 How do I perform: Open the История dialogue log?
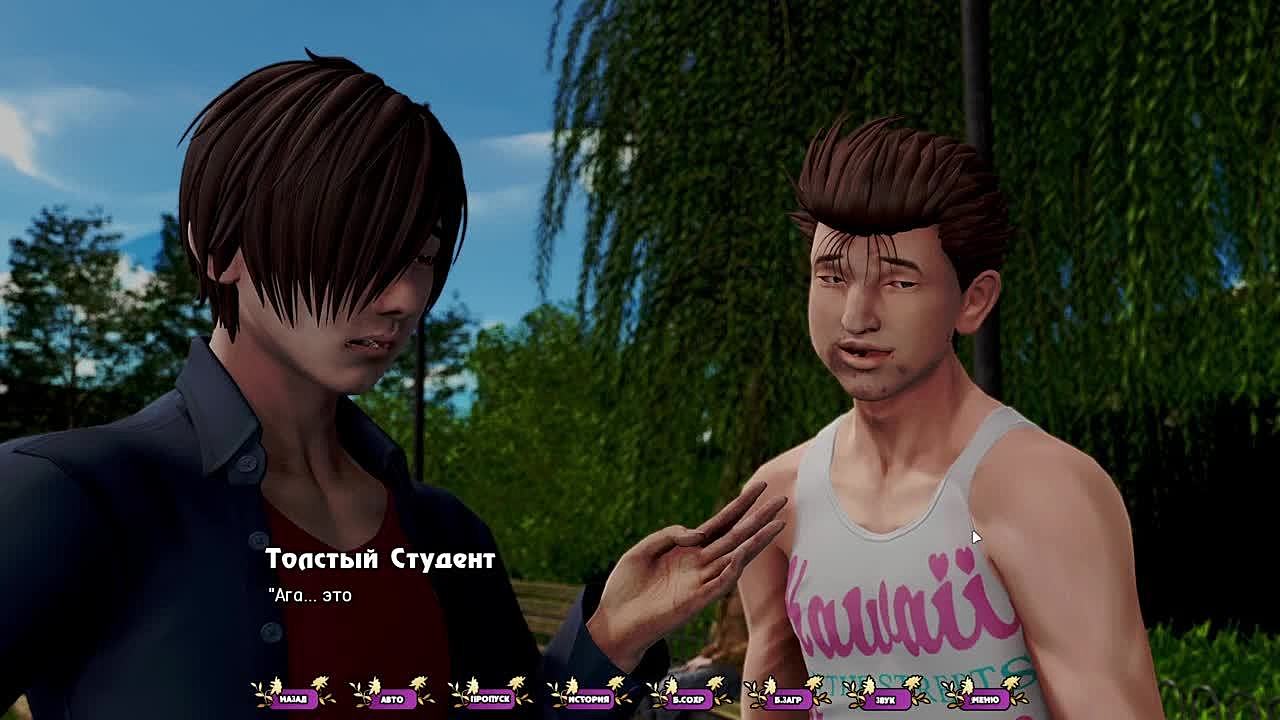[x=589, y=698]
